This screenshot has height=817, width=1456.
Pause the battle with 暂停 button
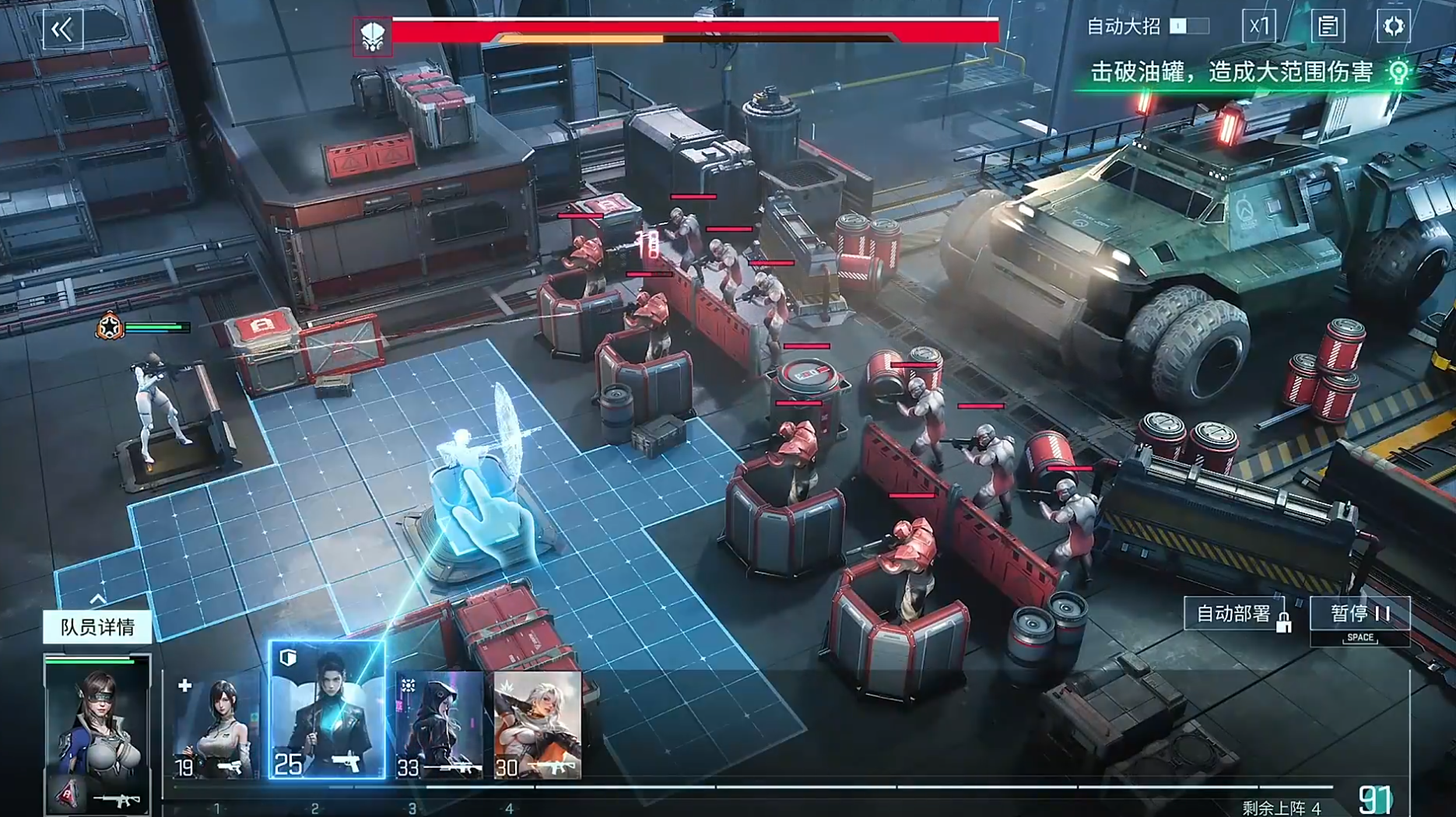1360,615
